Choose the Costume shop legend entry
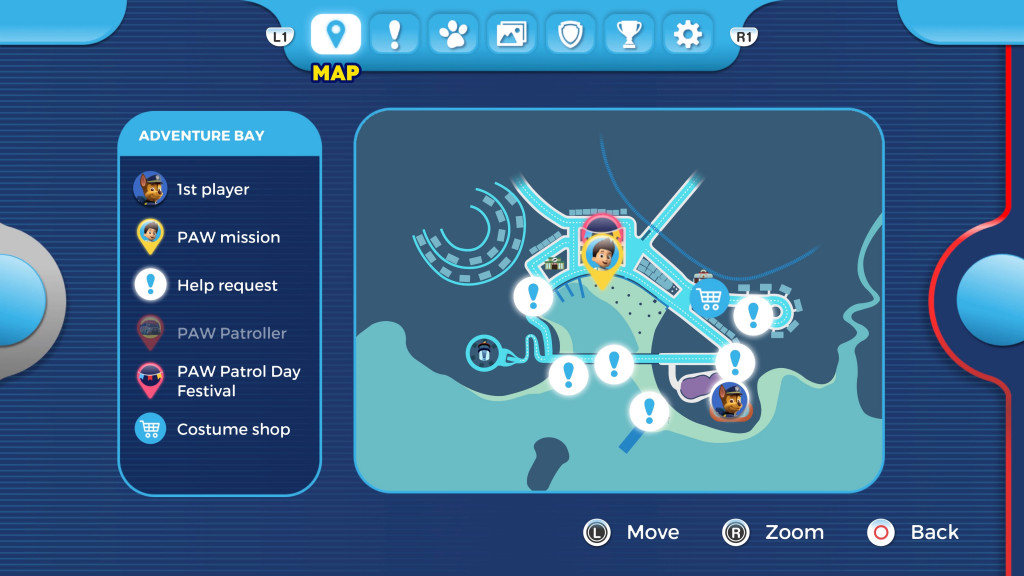 [233, 429]
